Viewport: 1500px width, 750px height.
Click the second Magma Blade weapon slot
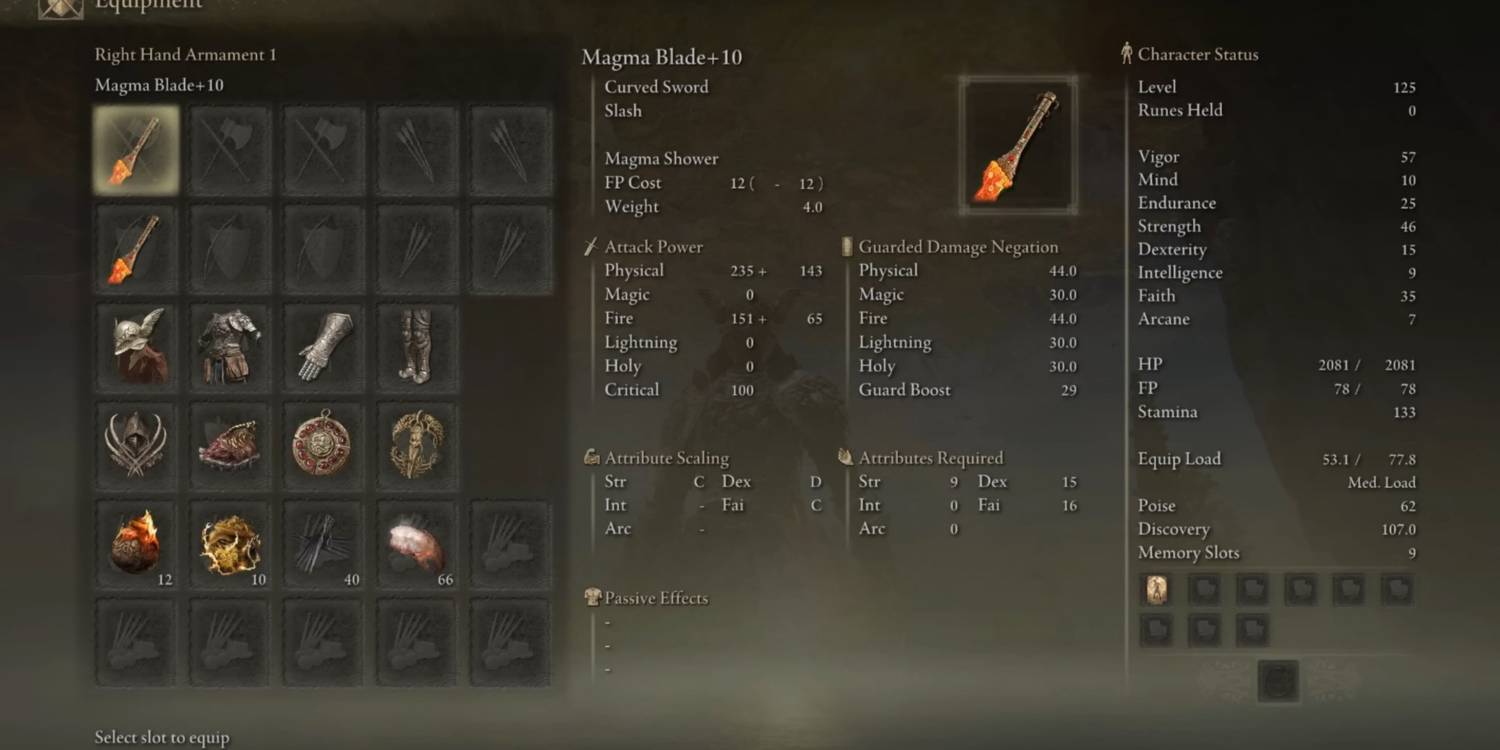tap(134, 247)
